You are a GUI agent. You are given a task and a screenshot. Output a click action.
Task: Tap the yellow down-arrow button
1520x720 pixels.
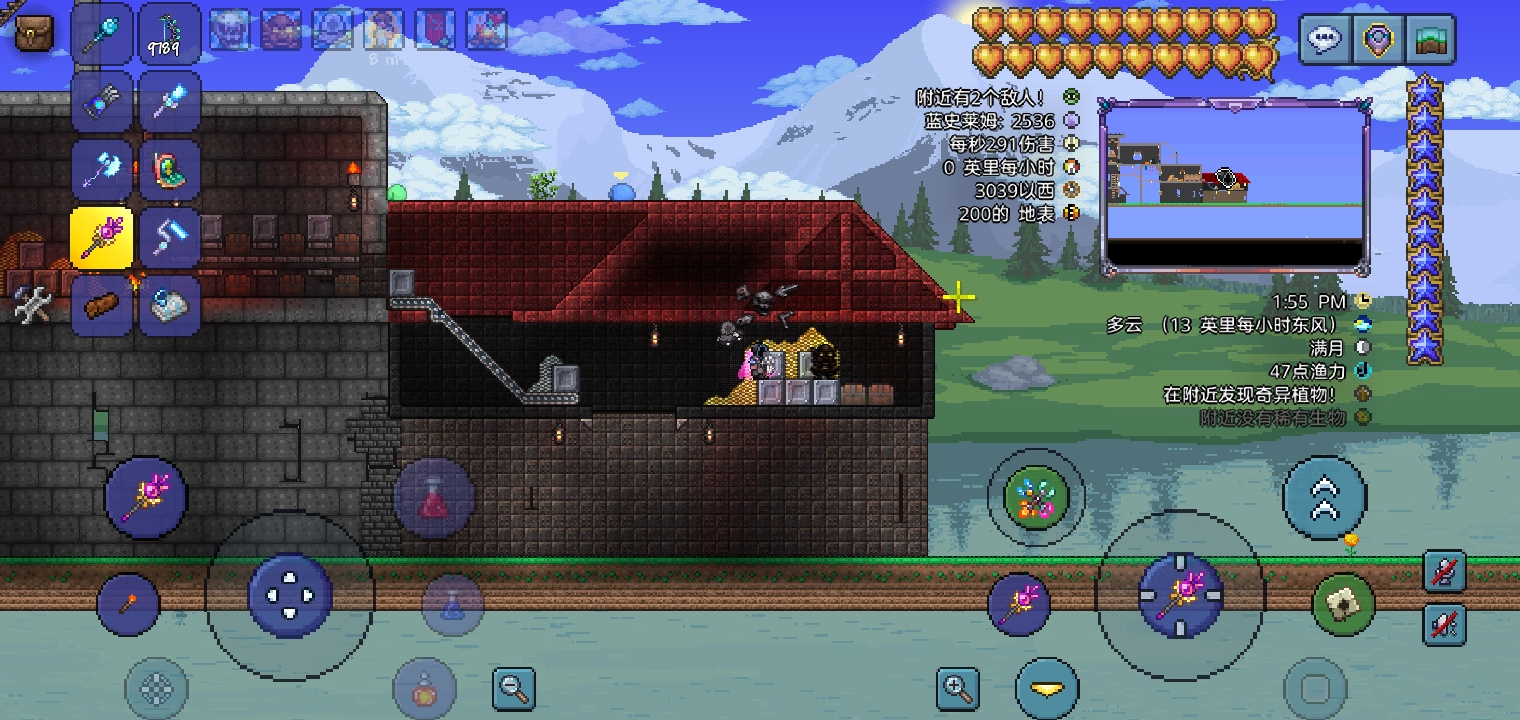1047,688
